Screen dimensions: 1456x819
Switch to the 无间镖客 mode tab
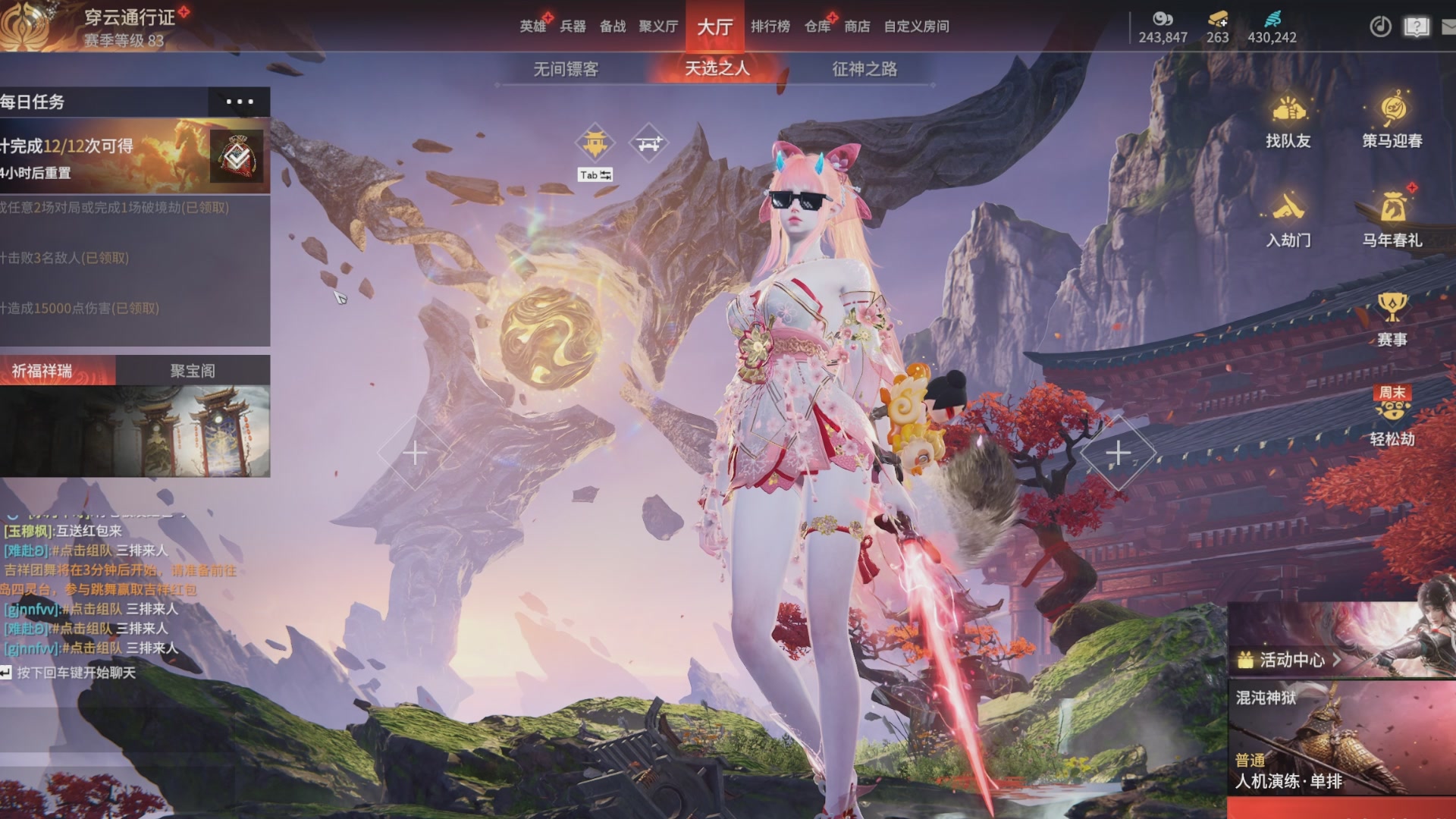[566, 69]
